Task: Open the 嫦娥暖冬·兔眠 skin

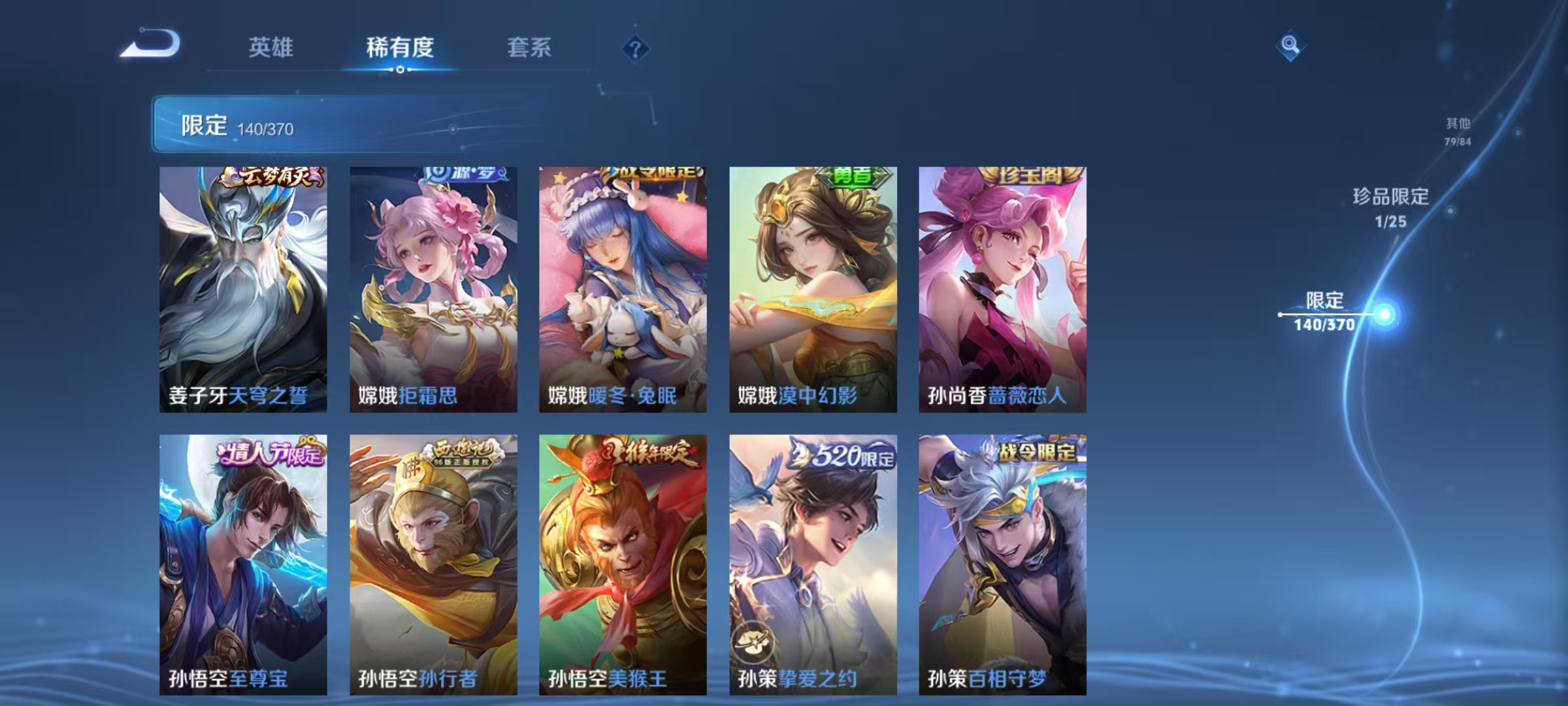Action: pyautogui.click(x=622, y=288)
